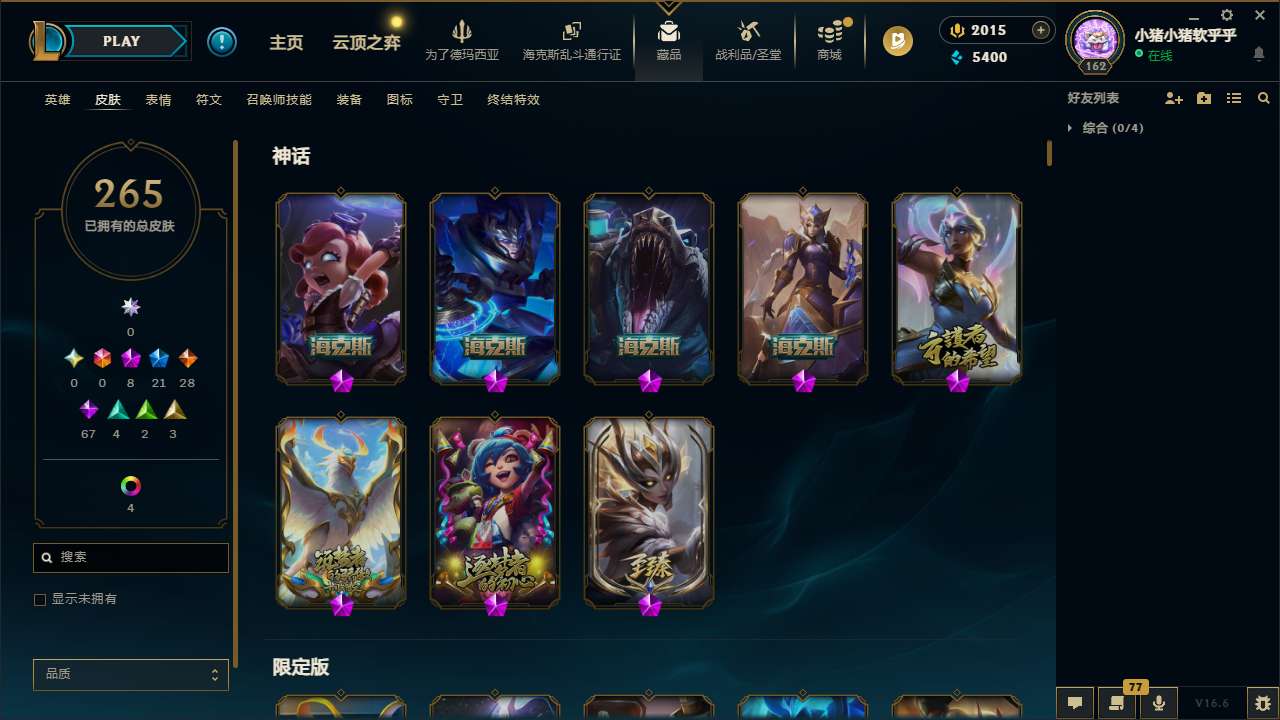
Task: Click the blue help exclamation icon
Action: tap(222, 41)
